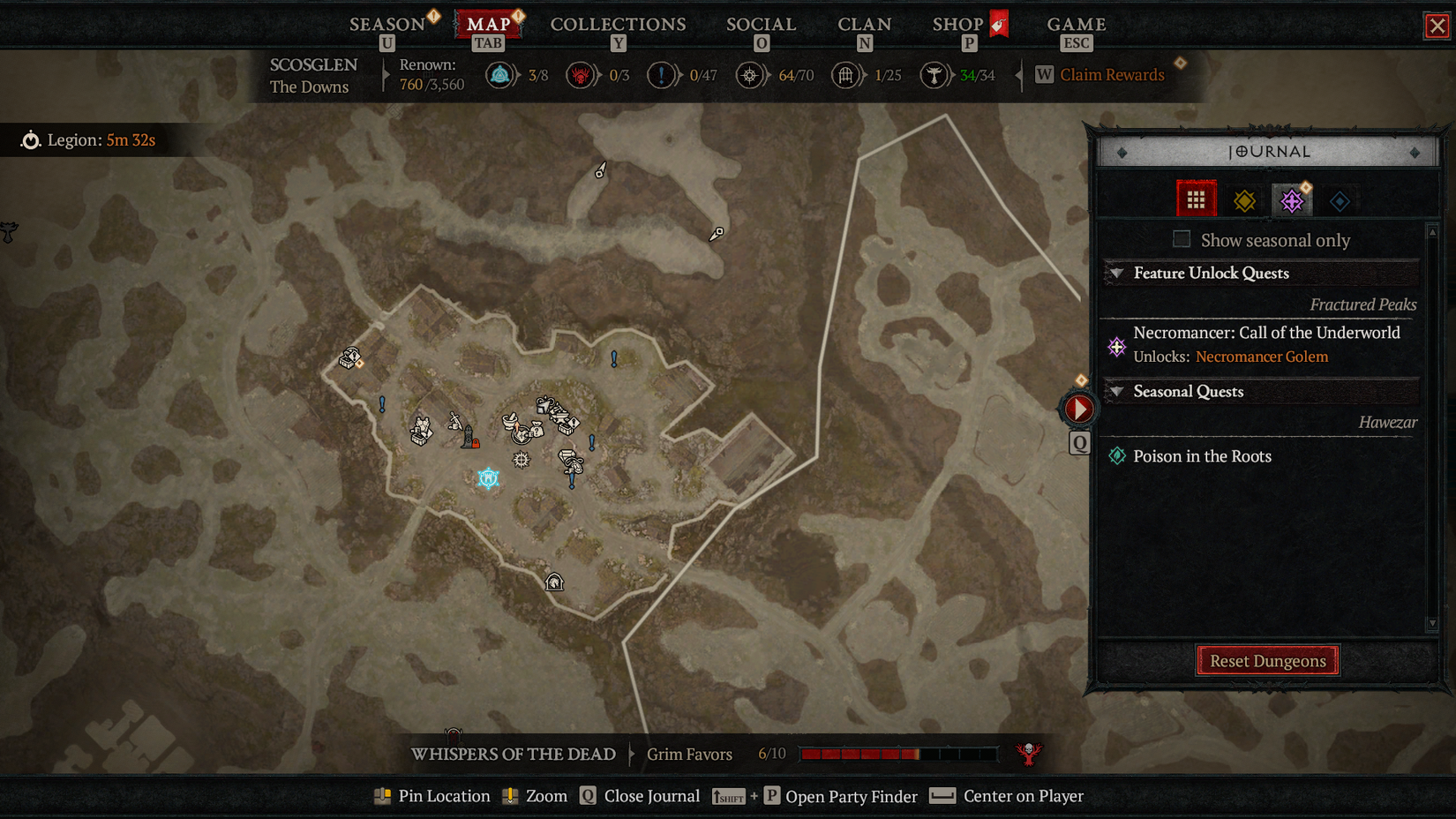Click the Legion event timer icon
The width and height of the screenshot is (1456, 819).
click(x=32, y=139)
